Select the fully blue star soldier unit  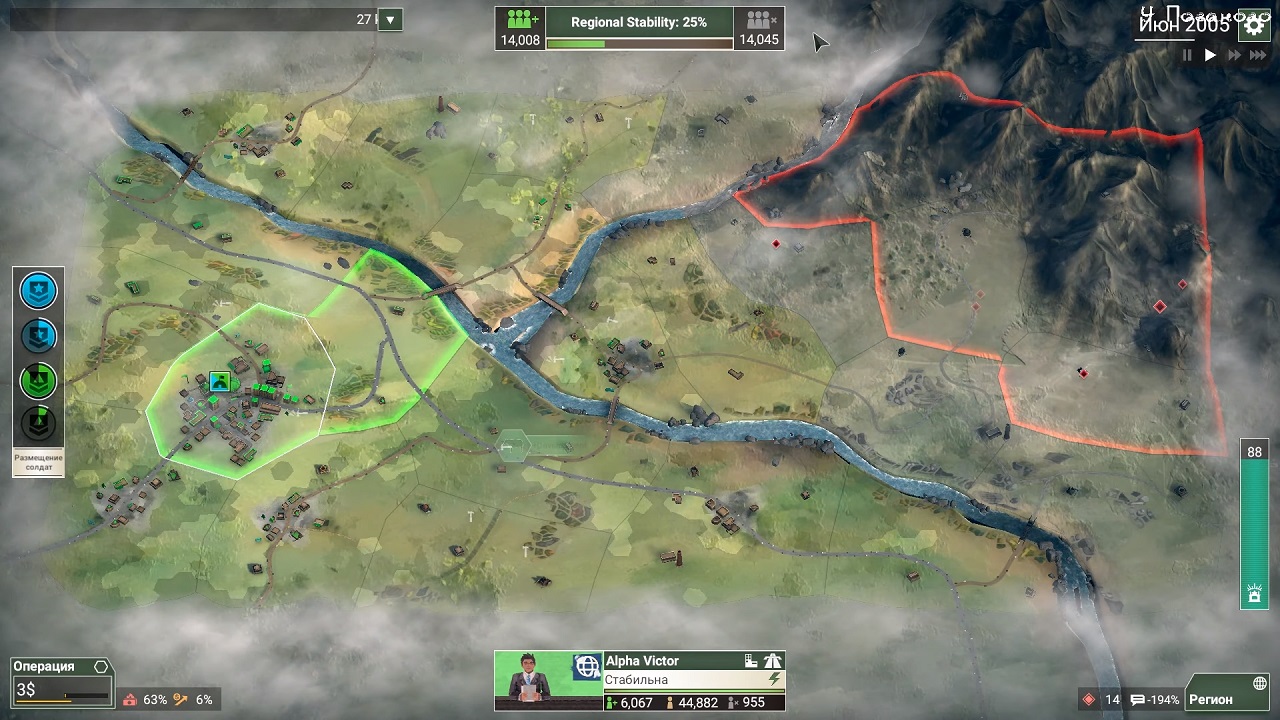pos(39,291)
